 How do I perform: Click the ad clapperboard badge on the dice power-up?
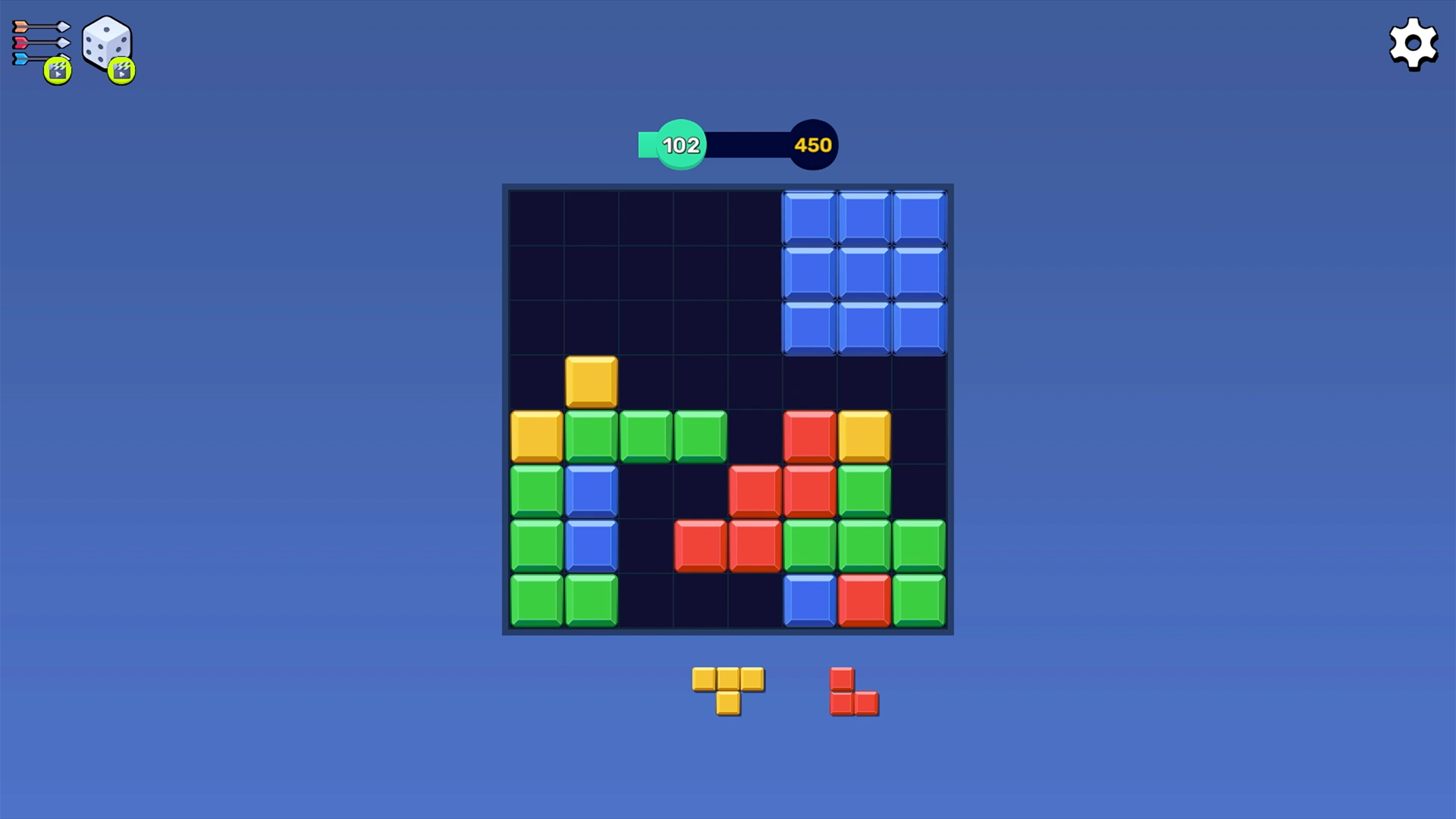(120, 71)
